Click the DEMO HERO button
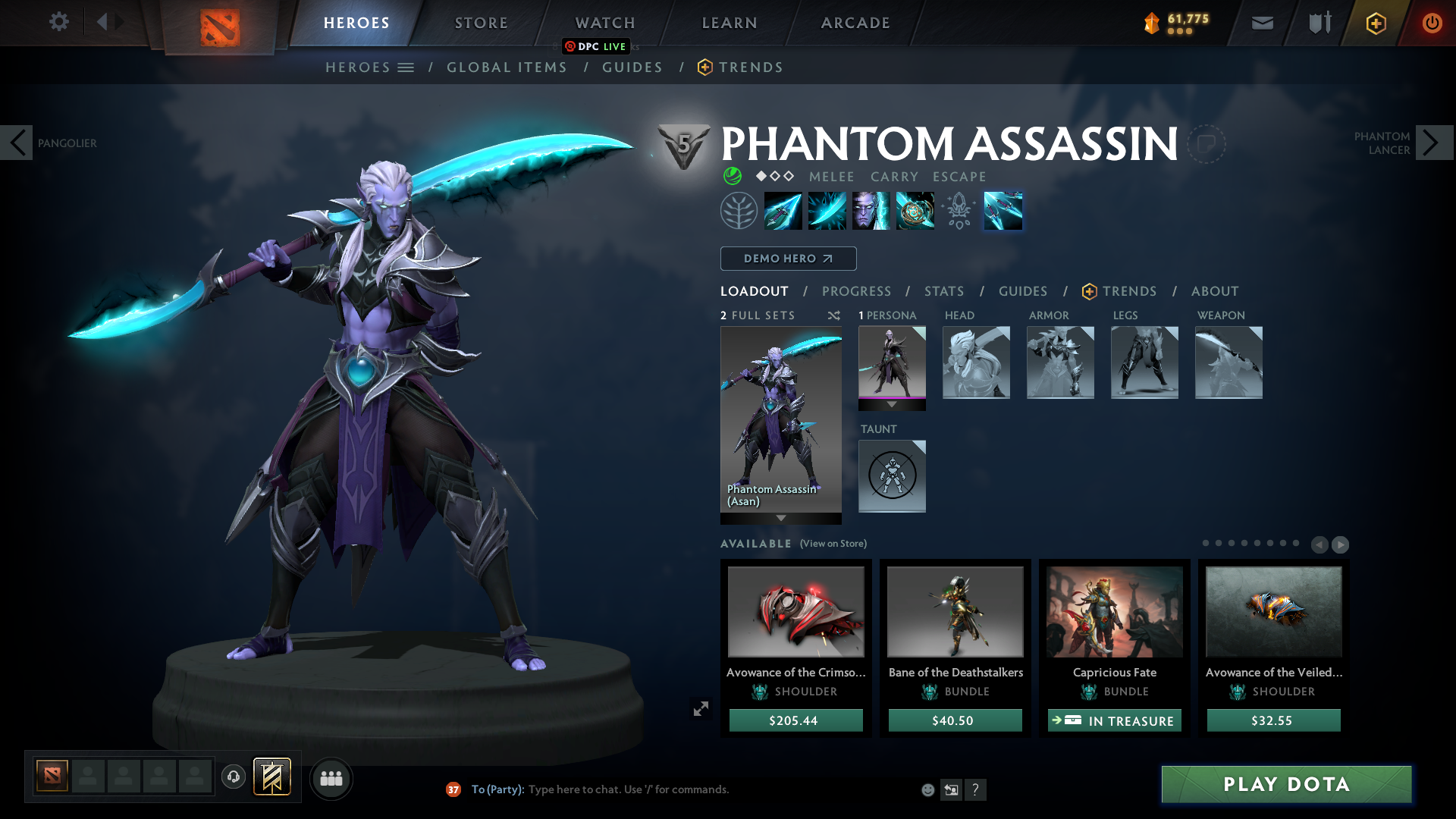The image size is (1456, 819). tap(788, 259)
